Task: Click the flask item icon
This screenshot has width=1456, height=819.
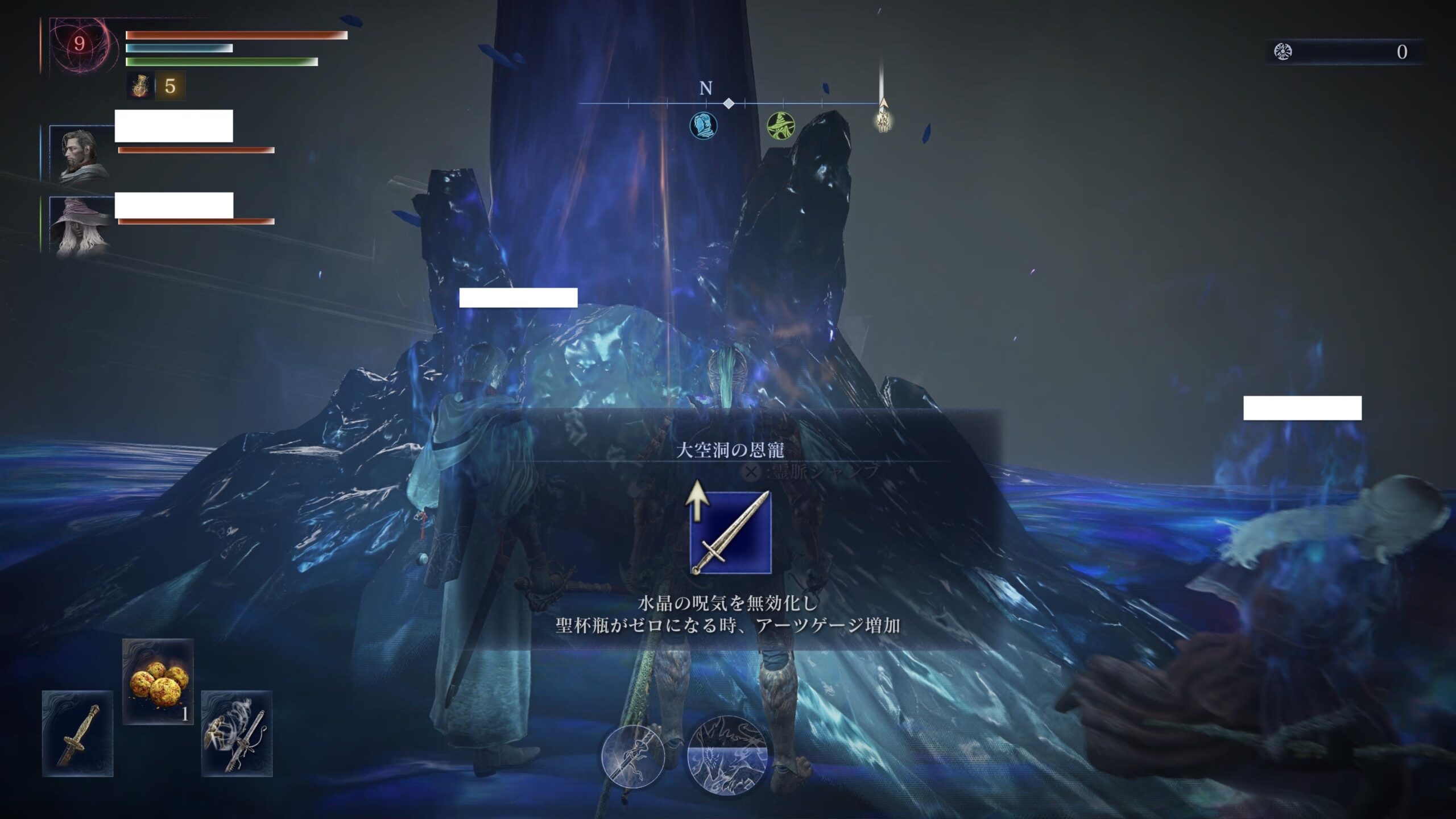Action: click(140, 86)
